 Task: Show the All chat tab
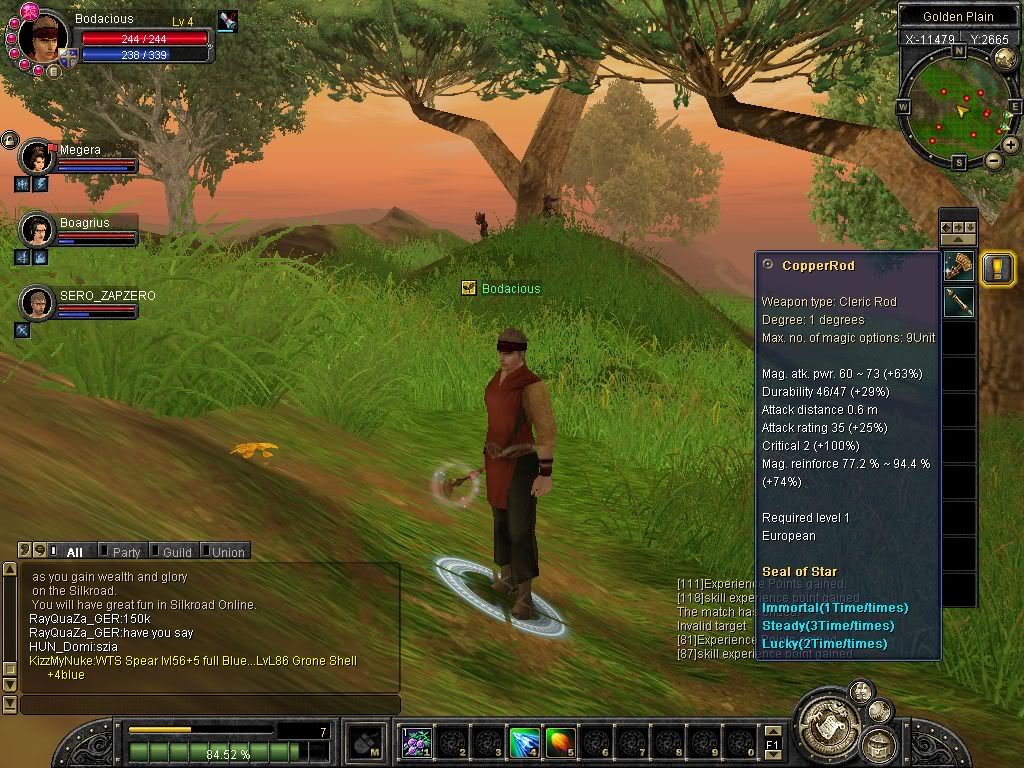73,551
